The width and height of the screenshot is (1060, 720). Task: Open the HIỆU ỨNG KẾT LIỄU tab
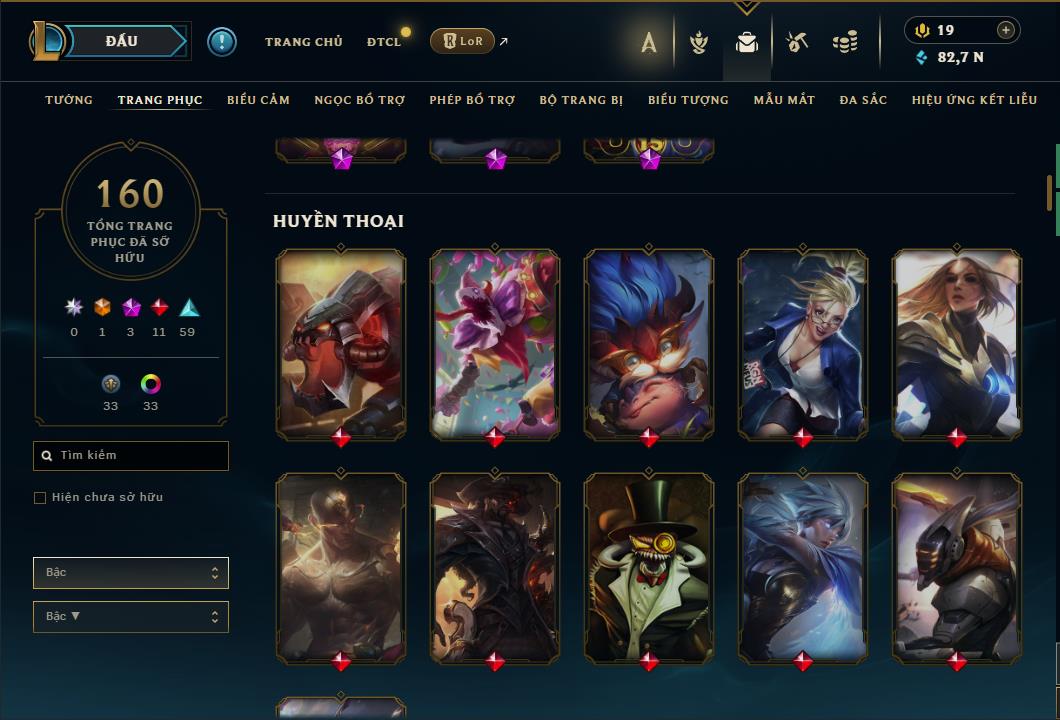point(972,100)
